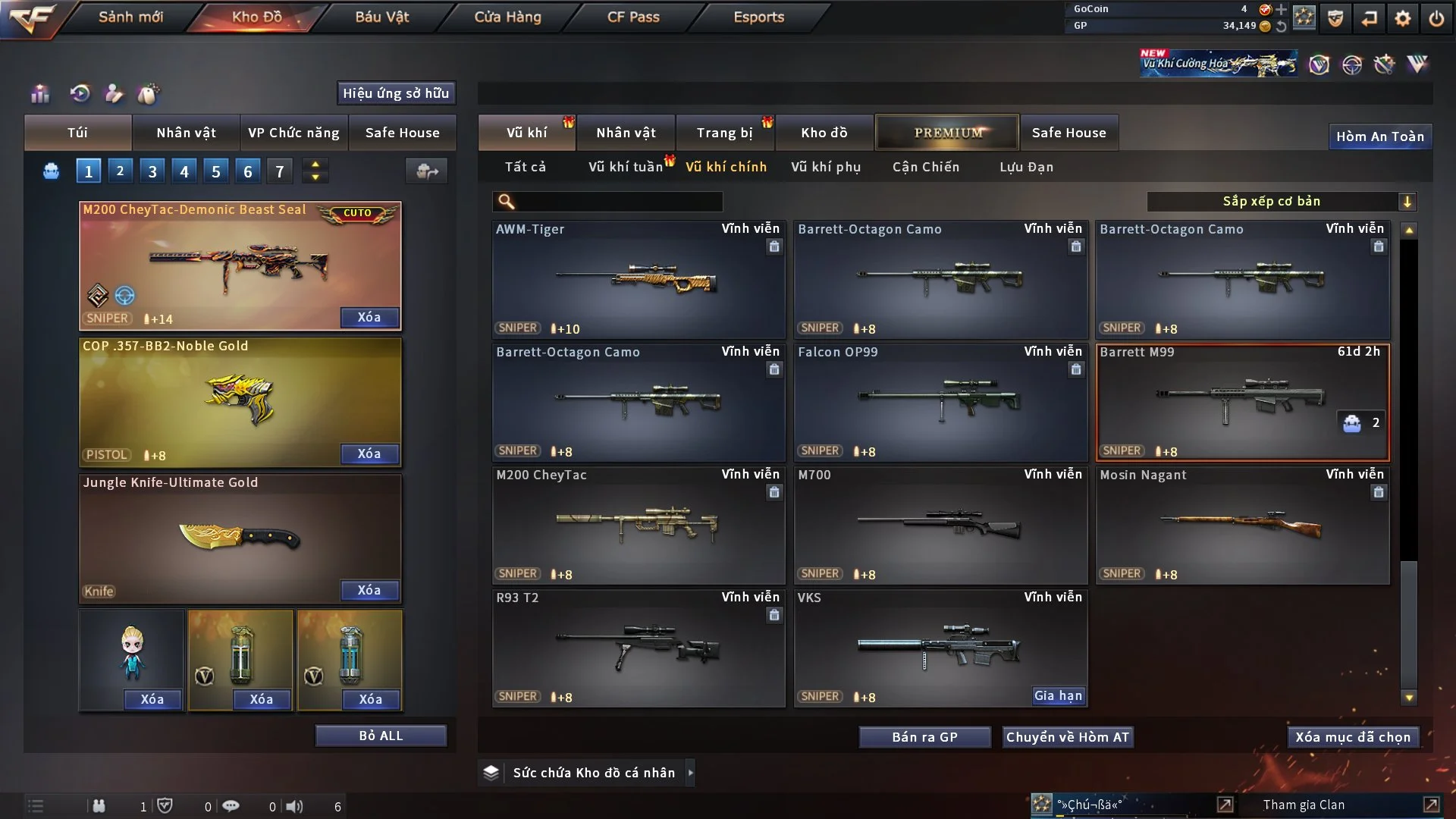
Task: Select the PREMIUM storage tab
Action: (x=947, y=133)
